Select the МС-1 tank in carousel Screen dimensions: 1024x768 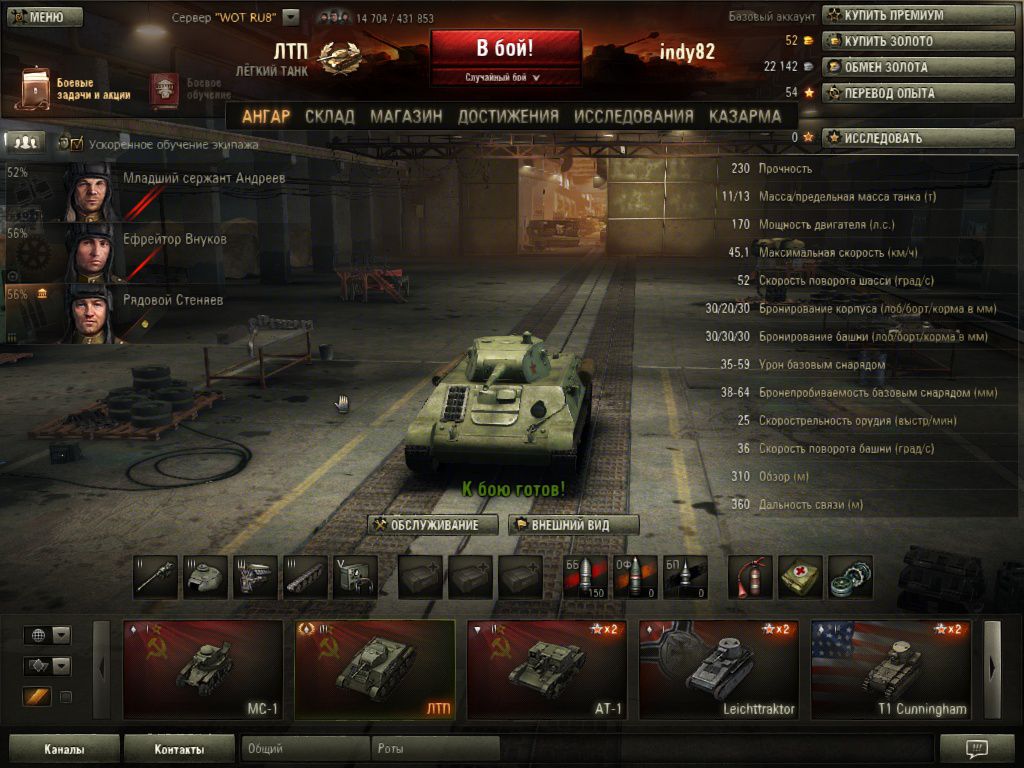[x=202, y=668]
